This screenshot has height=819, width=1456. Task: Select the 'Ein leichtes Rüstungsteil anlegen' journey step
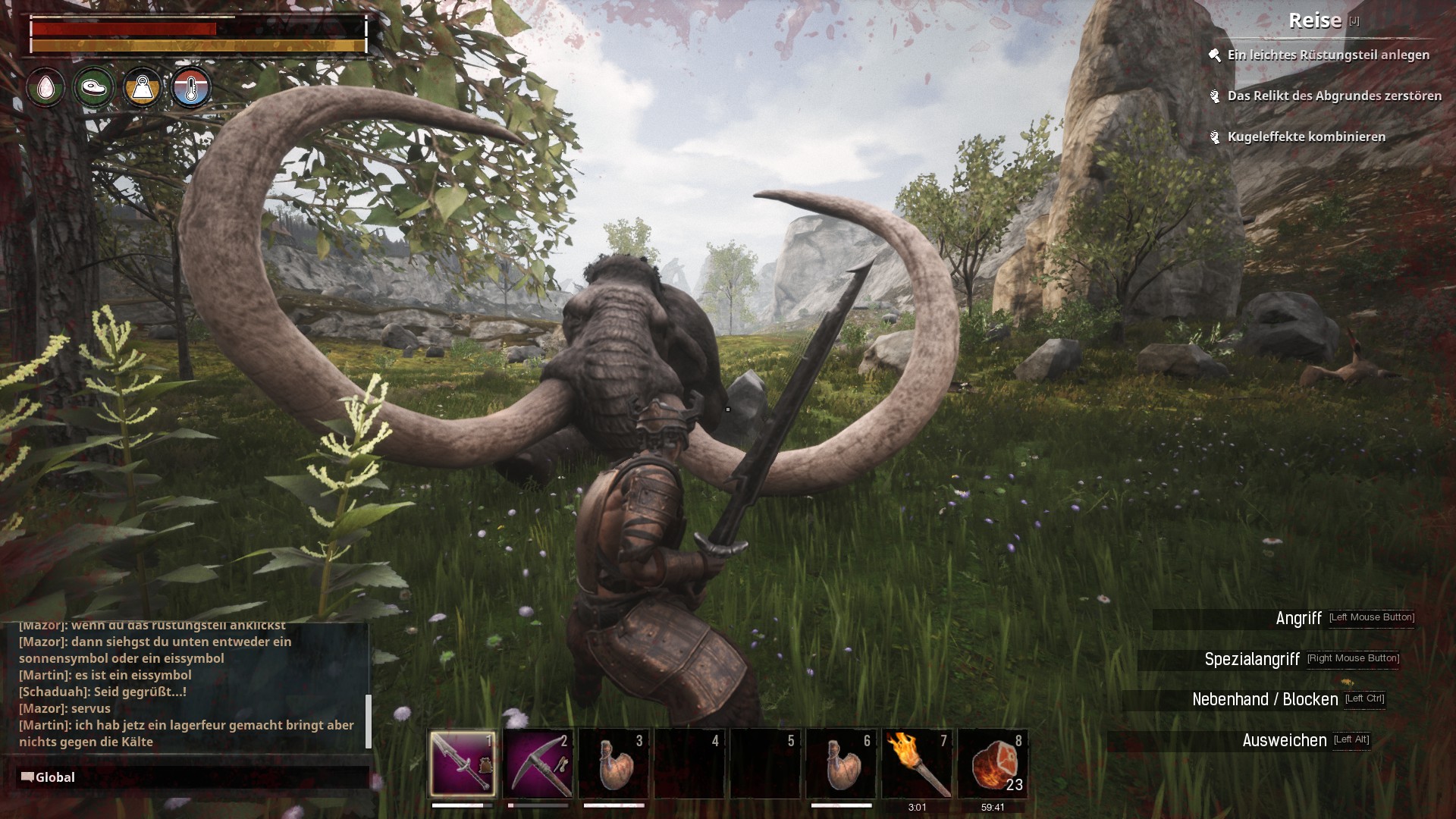[1328, 55]
